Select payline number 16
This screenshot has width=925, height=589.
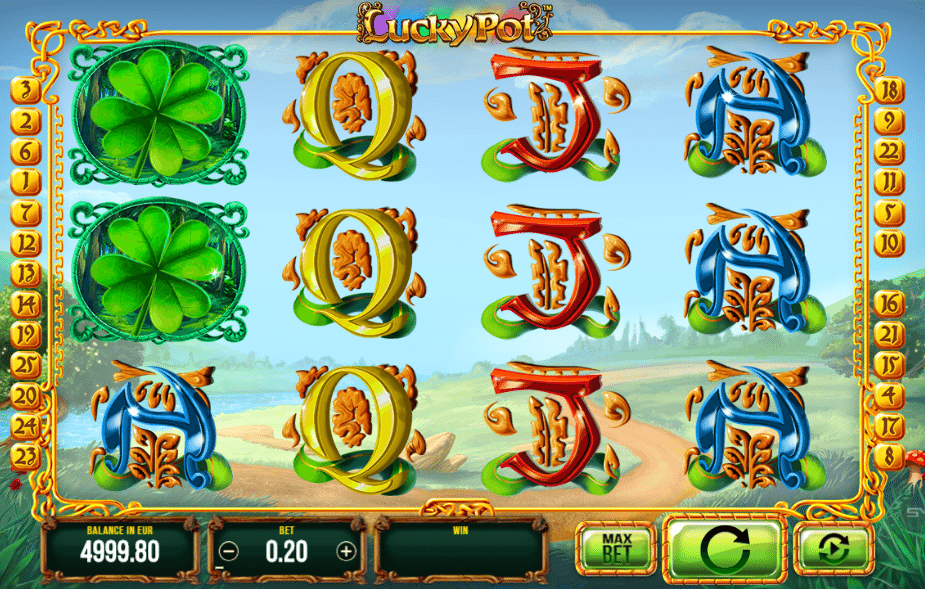click(887, 304)
